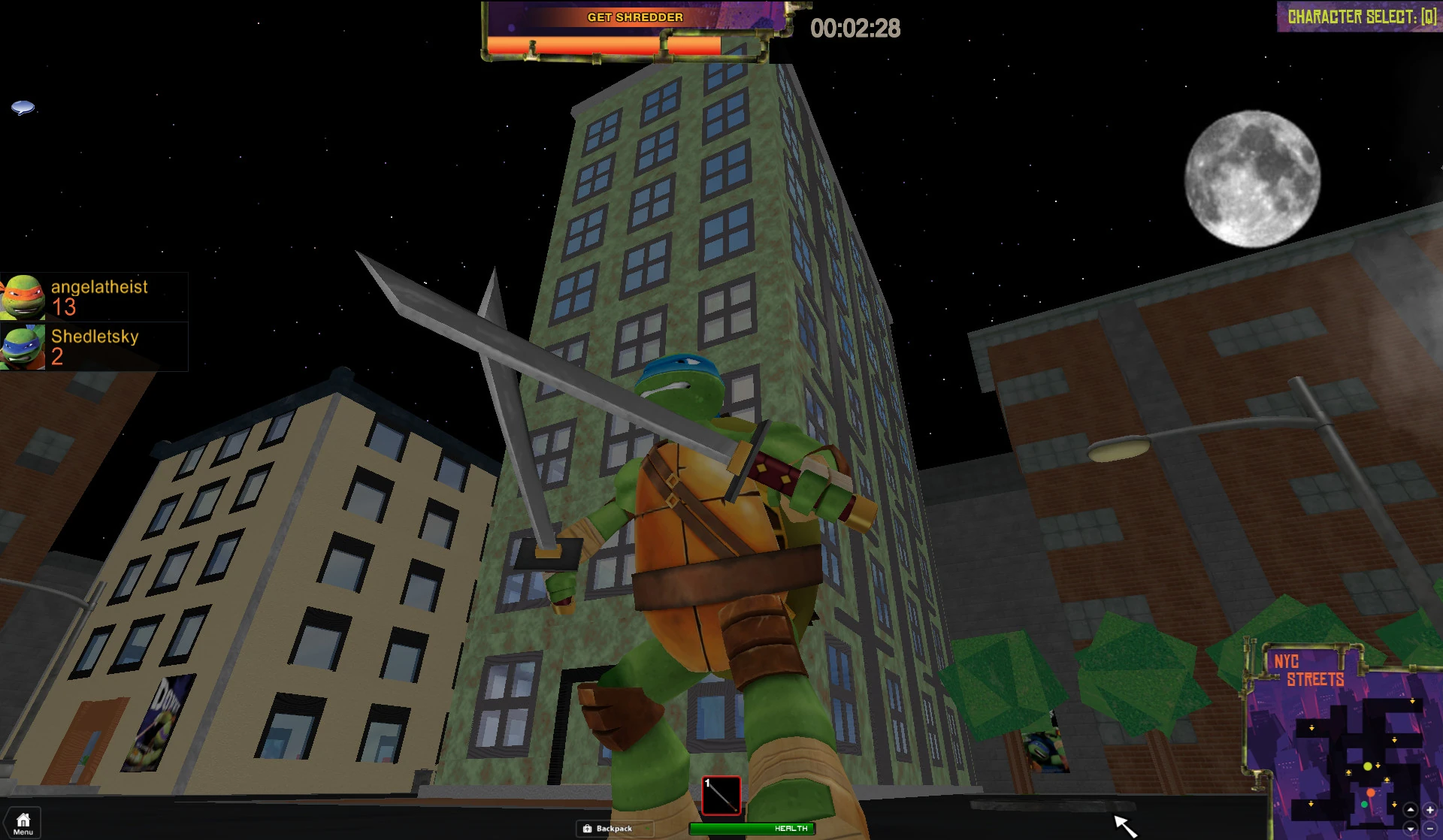
Task: Click the backpack icon beside the Backpack label
Action: click(588, 829)
